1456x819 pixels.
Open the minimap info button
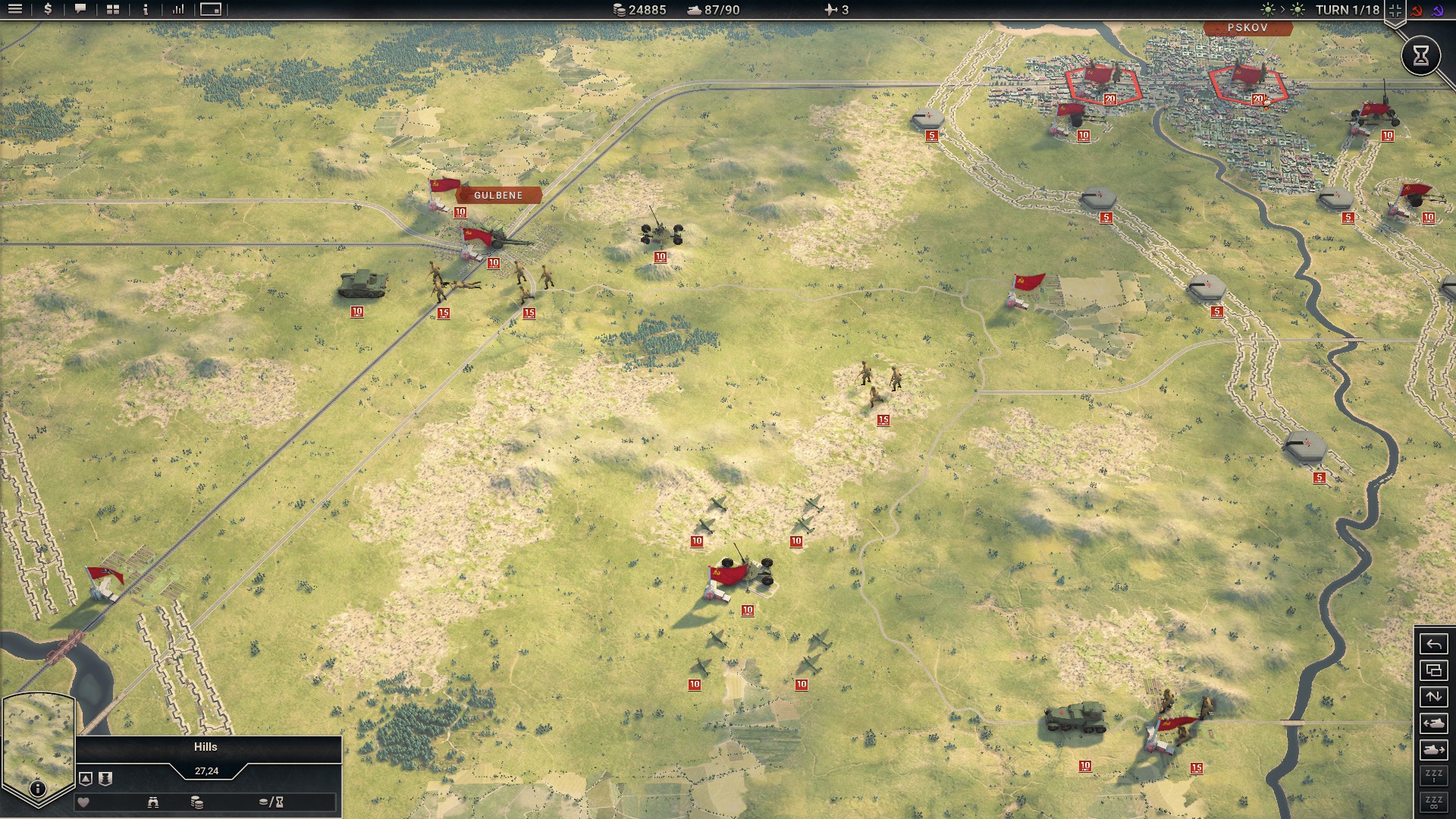pyautogui.click(x=37, y=789)
